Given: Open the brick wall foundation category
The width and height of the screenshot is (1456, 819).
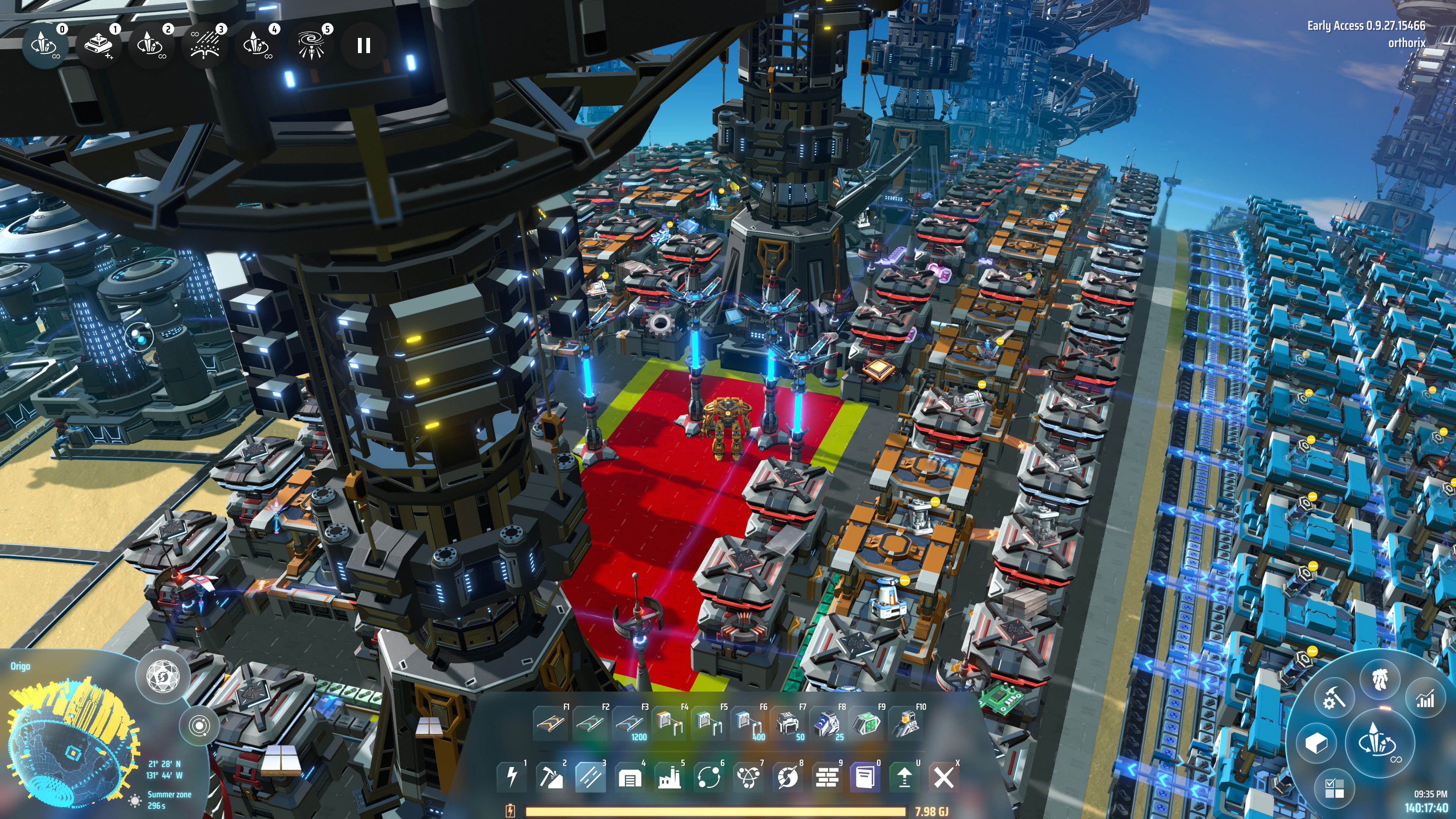Looking at the screenshot, I should pos(827,778).
